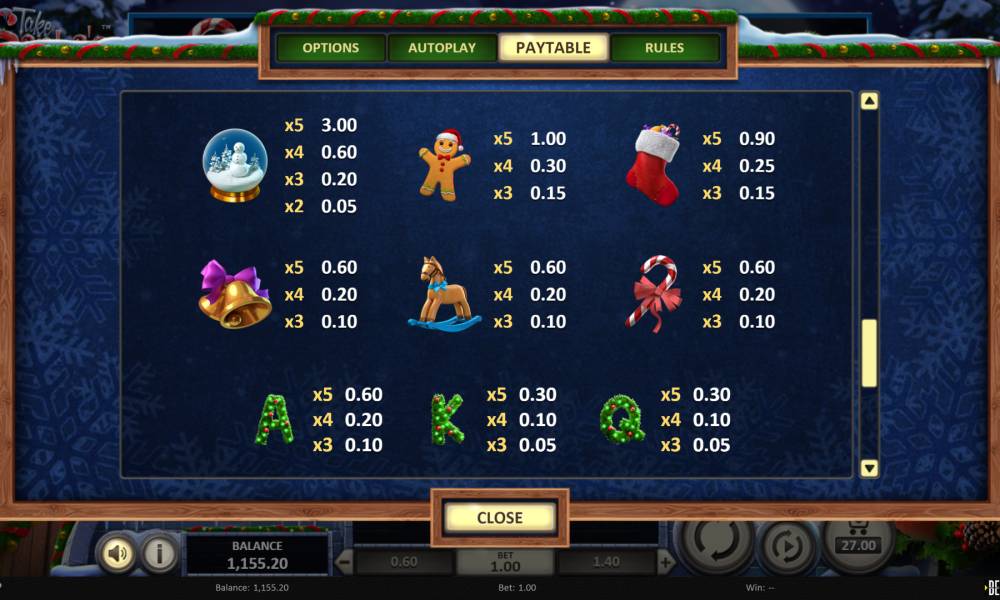Switch to the Options tab
Screen dimensions: 1000x600
pos(330,48)
